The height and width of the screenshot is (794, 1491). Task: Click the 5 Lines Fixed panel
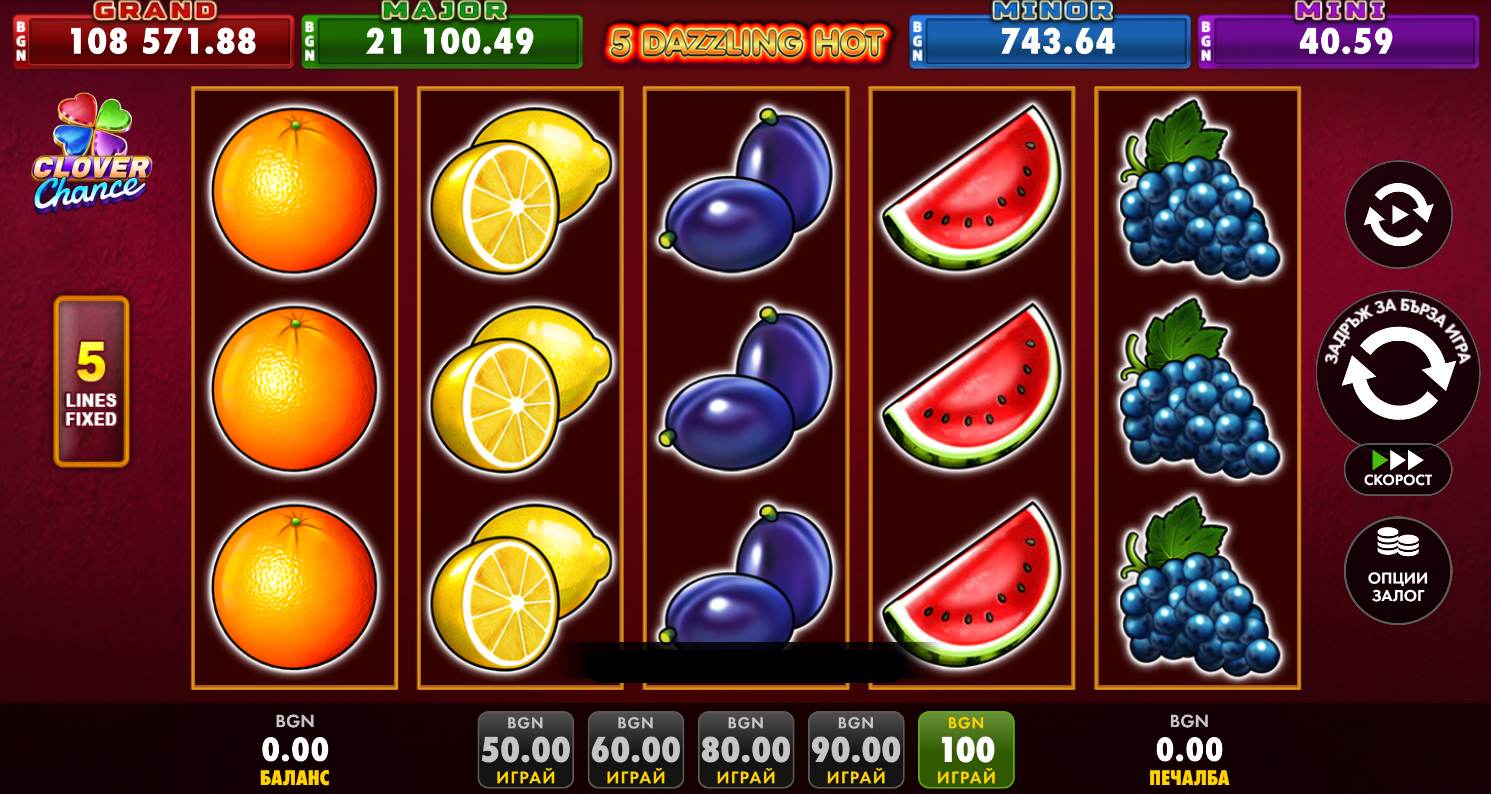(x=91, y=381)
